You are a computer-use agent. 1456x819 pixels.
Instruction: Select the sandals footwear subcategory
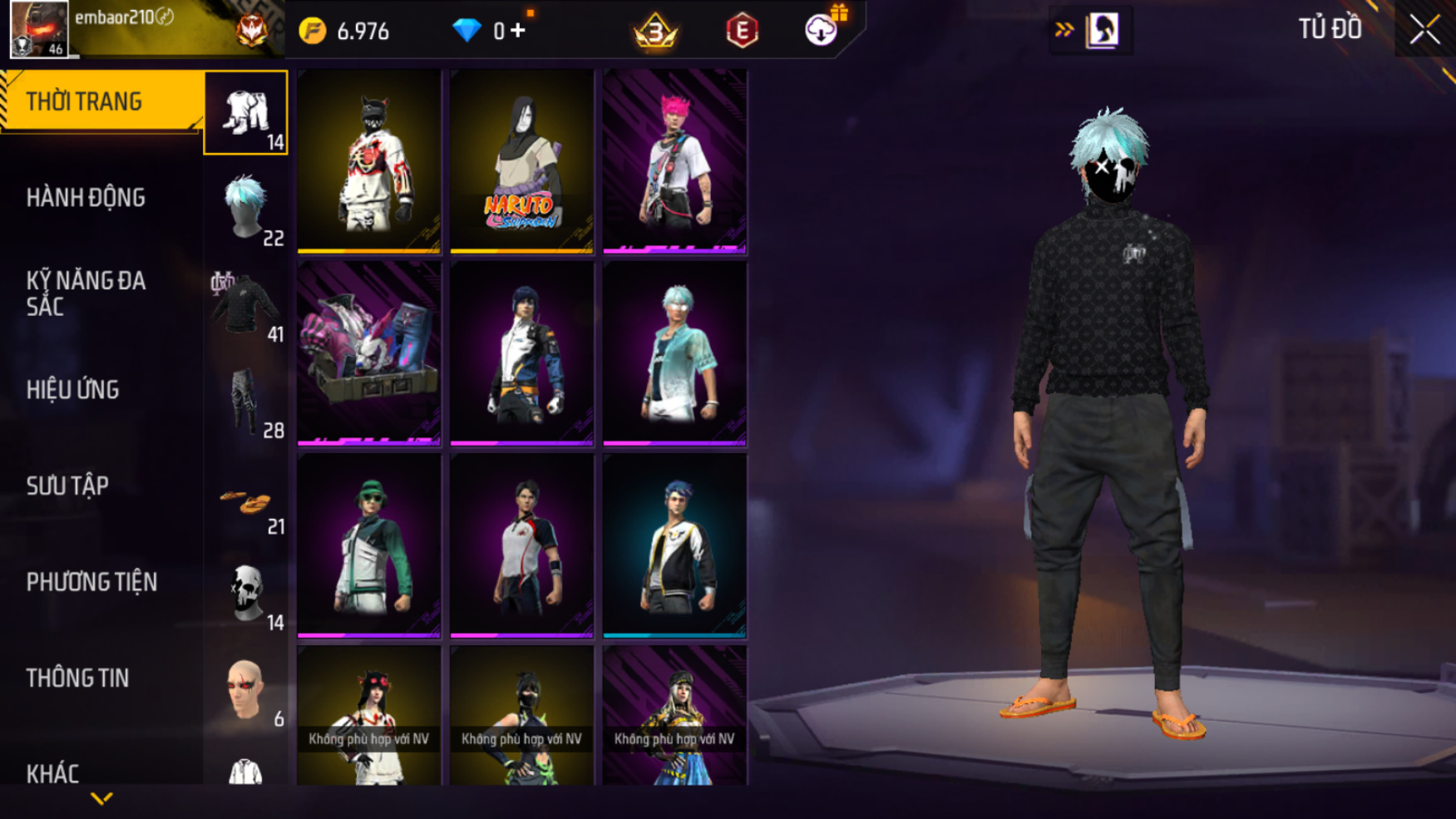(x=246, y=504)
